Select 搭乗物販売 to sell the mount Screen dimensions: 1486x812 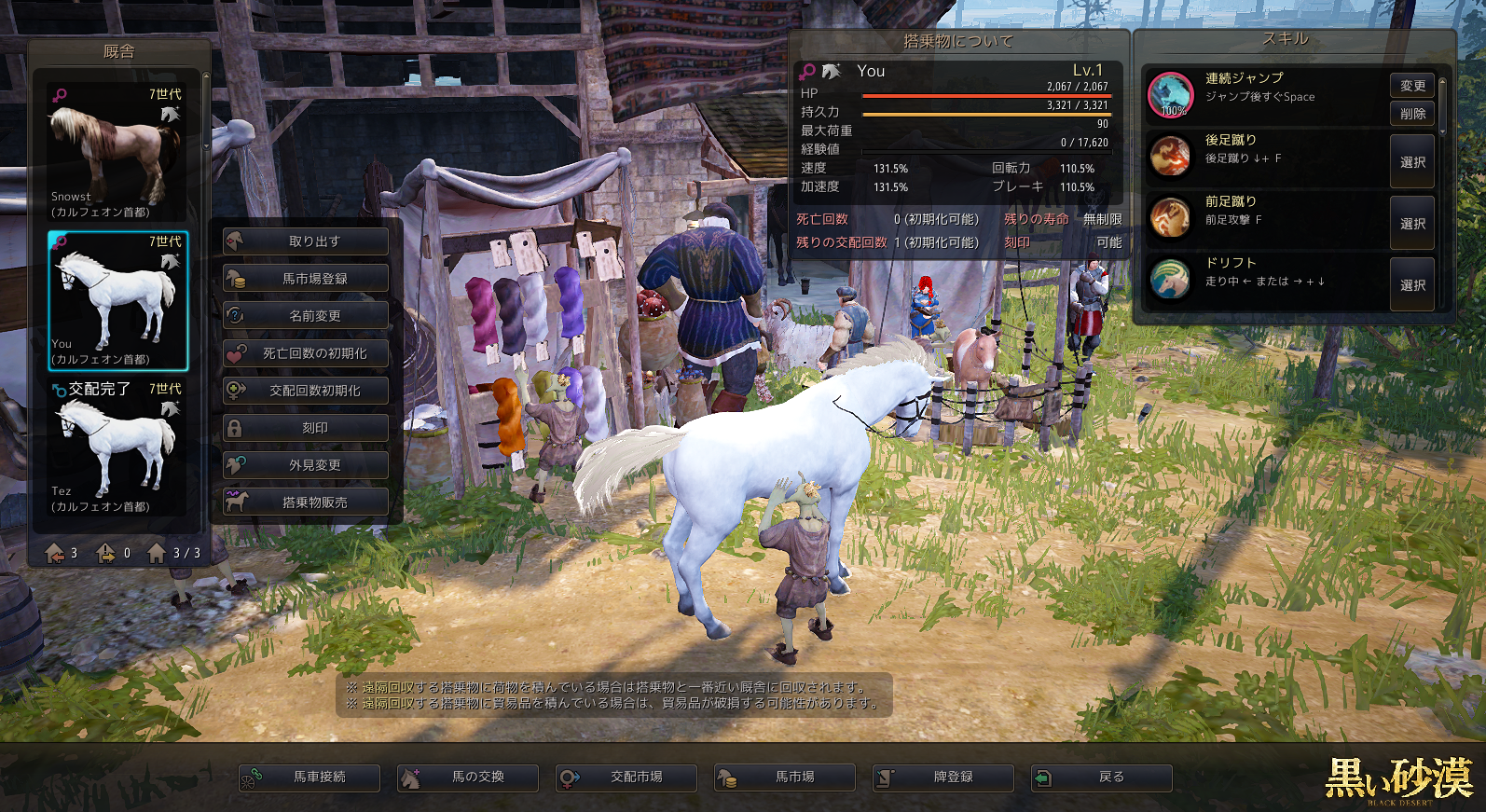tap(306, 502)
